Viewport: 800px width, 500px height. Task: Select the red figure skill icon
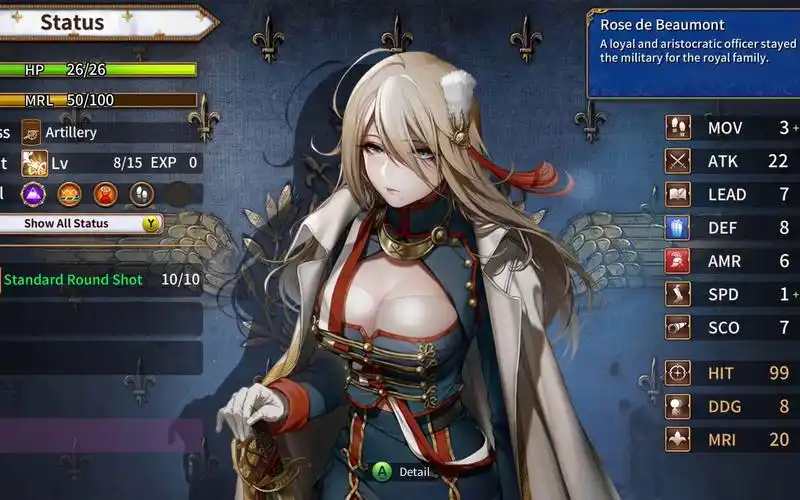[x=105, y=193]
